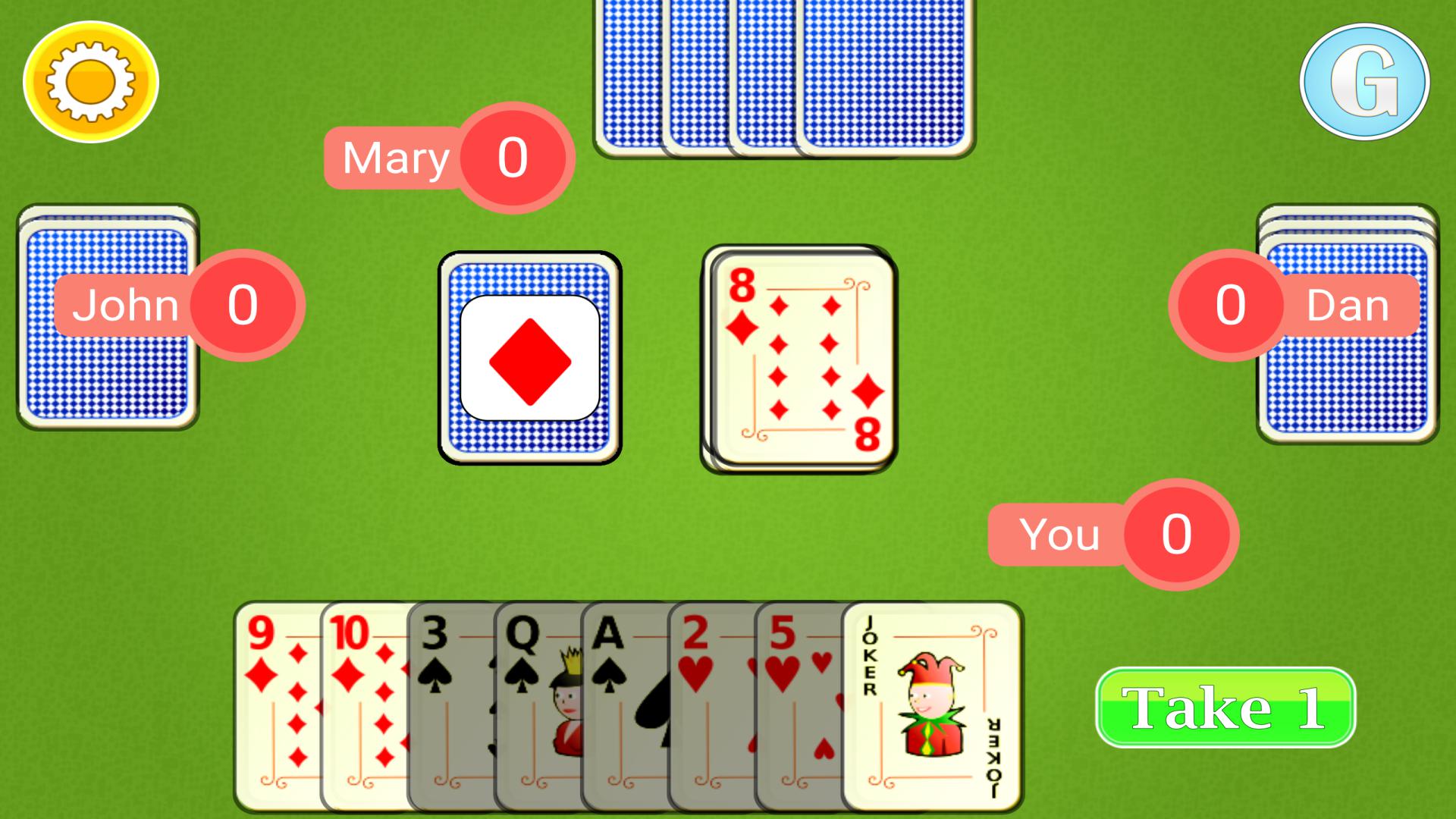1456x819 pixels.
Task: Tap the red diamond suit indicator card
Action: (529, 356)
